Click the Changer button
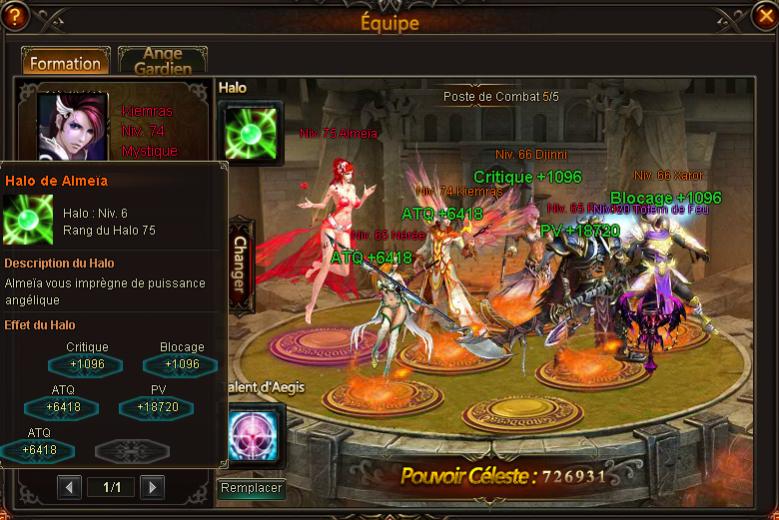The width and height of the screenshot is (779, 520). click(x=240, y=263)
